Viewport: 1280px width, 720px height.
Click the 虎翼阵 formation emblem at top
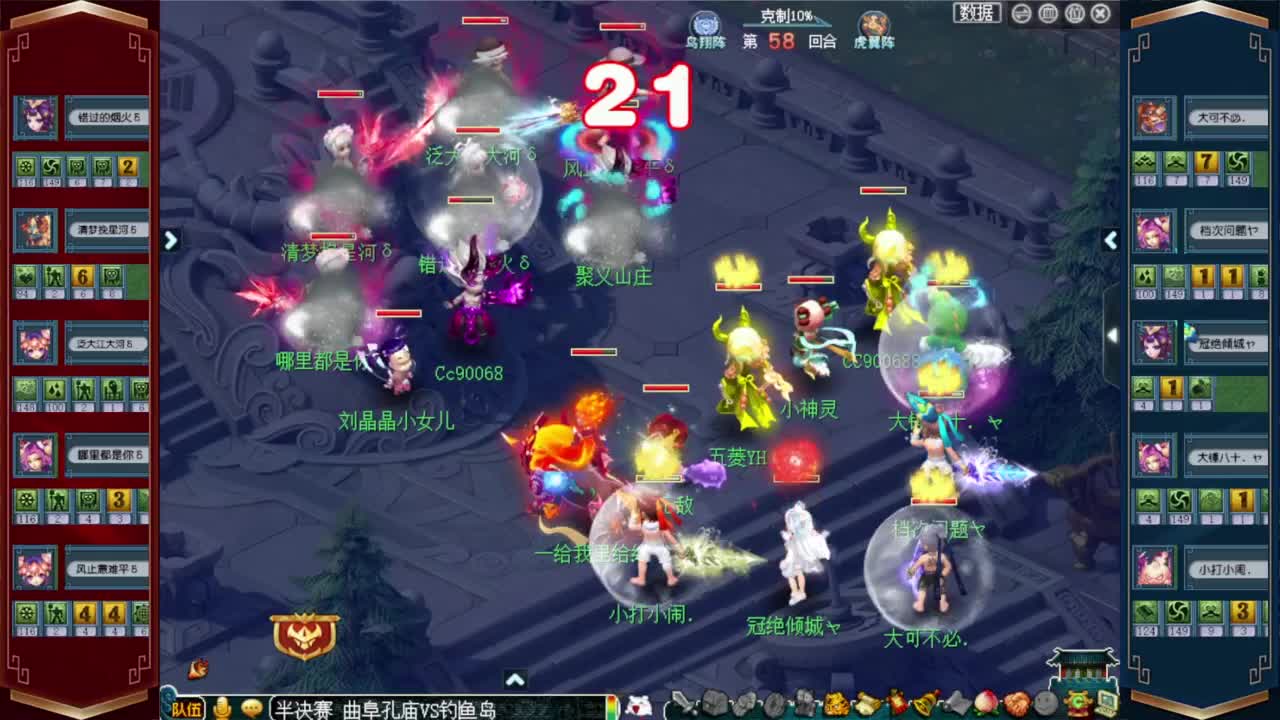[x=873, y=21]
